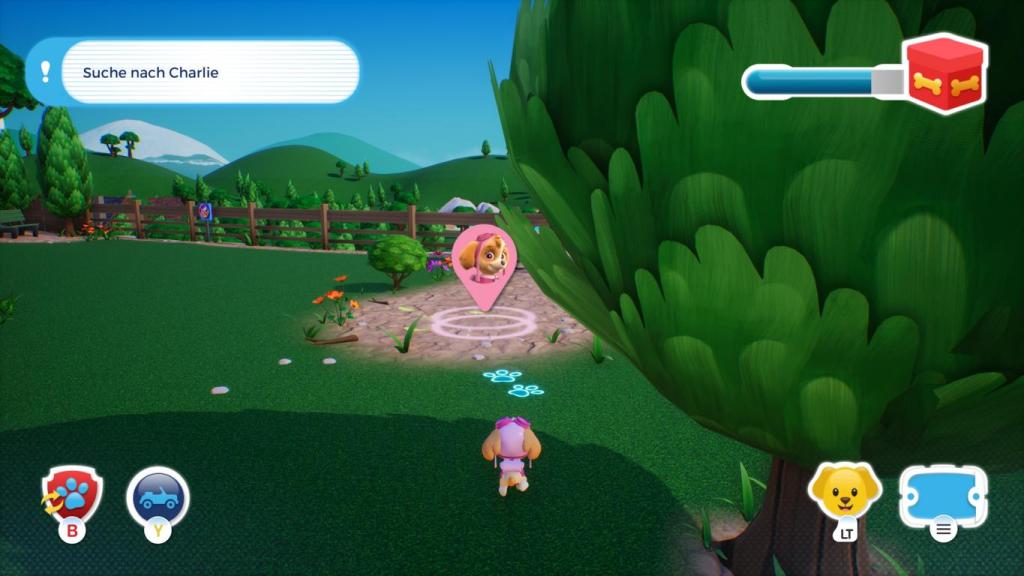
Task: Call the blue vehicle icon
Action: point(158,497)
